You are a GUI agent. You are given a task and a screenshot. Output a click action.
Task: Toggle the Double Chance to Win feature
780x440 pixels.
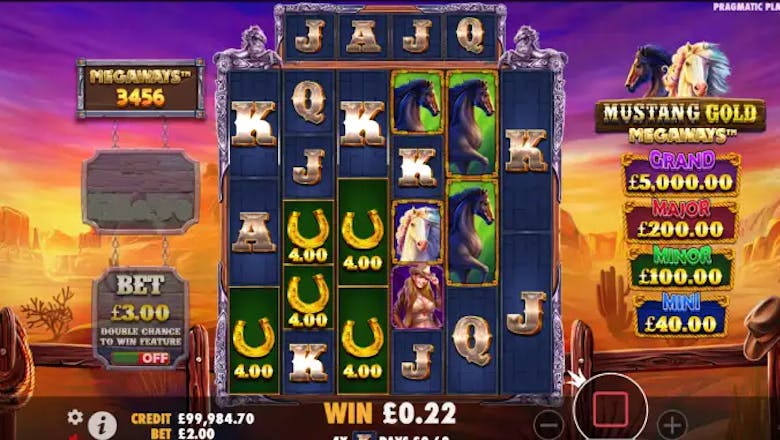(139, 357)
